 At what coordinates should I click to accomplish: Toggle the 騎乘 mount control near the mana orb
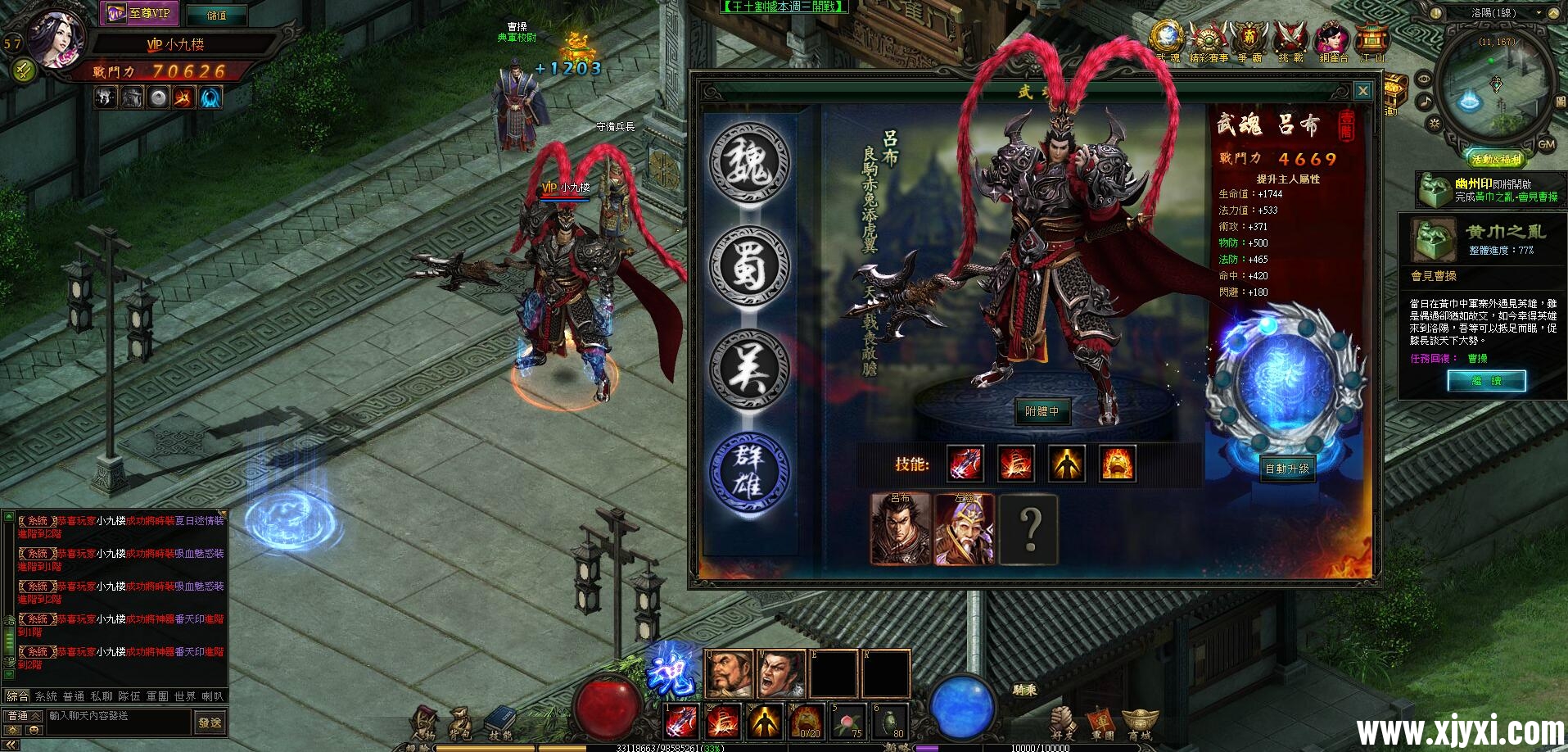click(x=1026, y=688)
